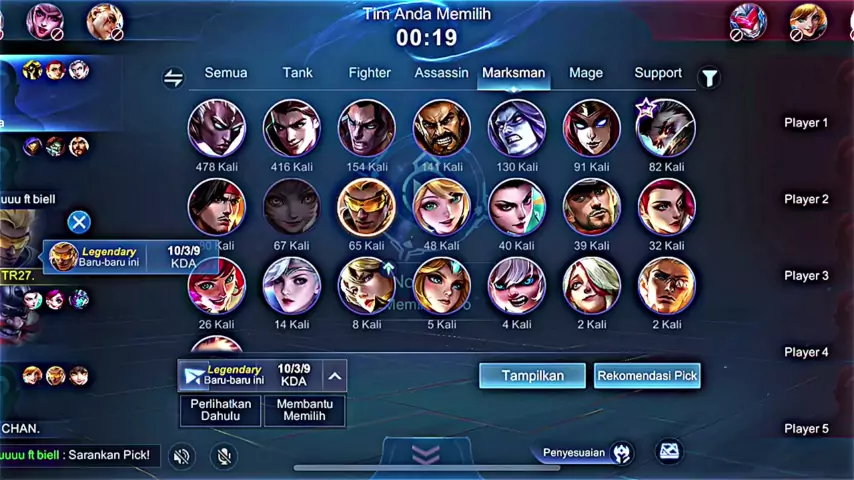Switch to the Semua hero tab
854x480 pixels.
(x=225, y=73)
